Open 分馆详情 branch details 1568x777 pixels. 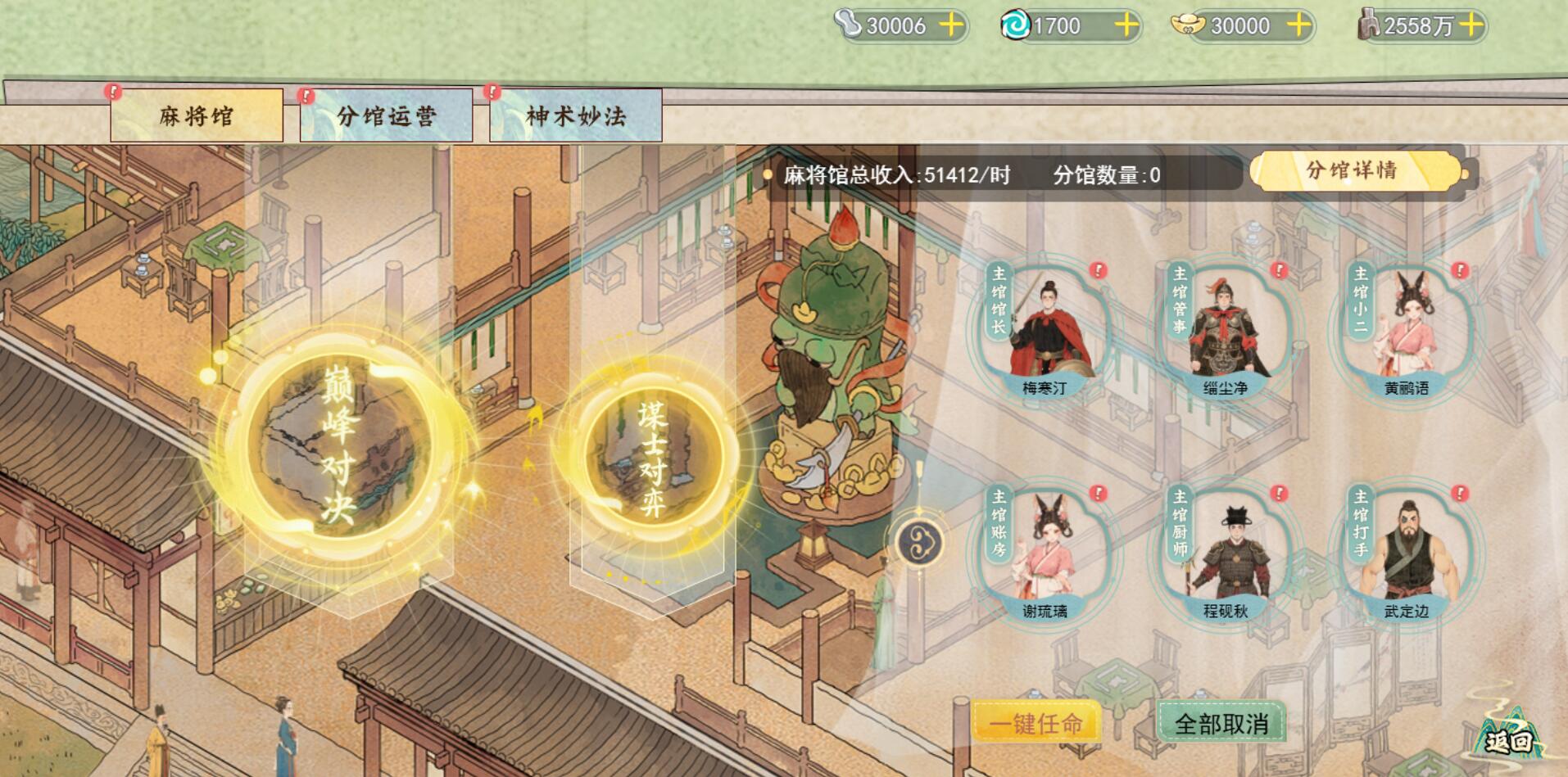click(1353, 170)
